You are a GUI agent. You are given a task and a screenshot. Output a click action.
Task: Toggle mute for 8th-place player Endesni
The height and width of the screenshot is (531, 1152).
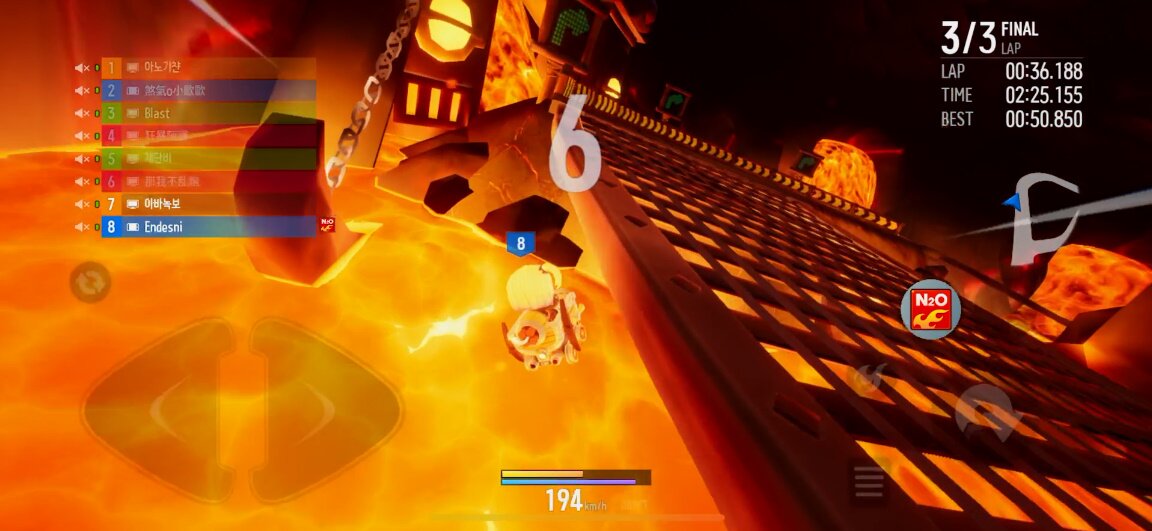click(82, 228)
